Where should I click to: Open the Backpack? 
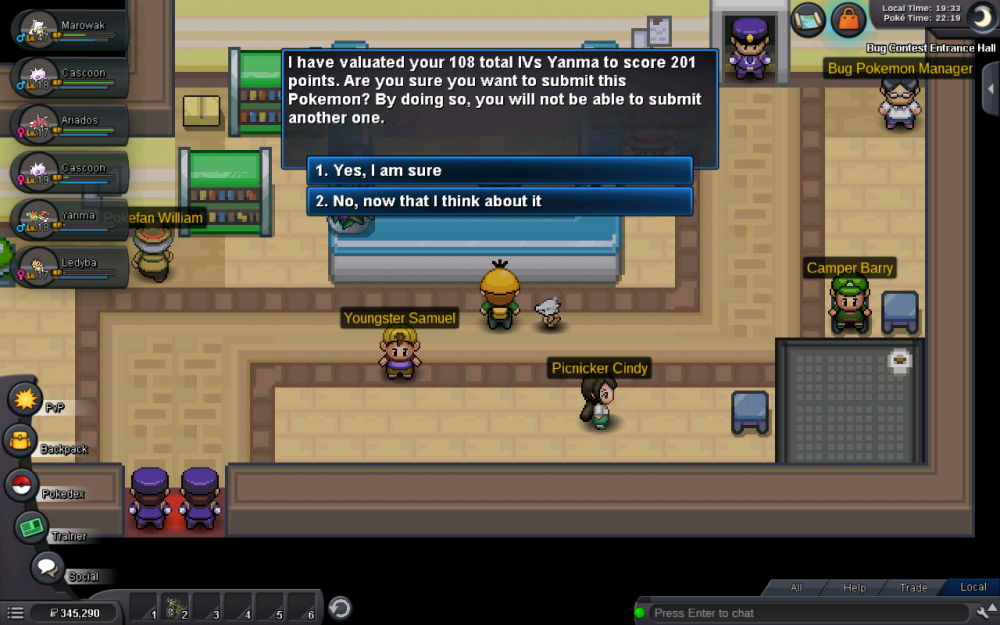(x=20, y=440)
